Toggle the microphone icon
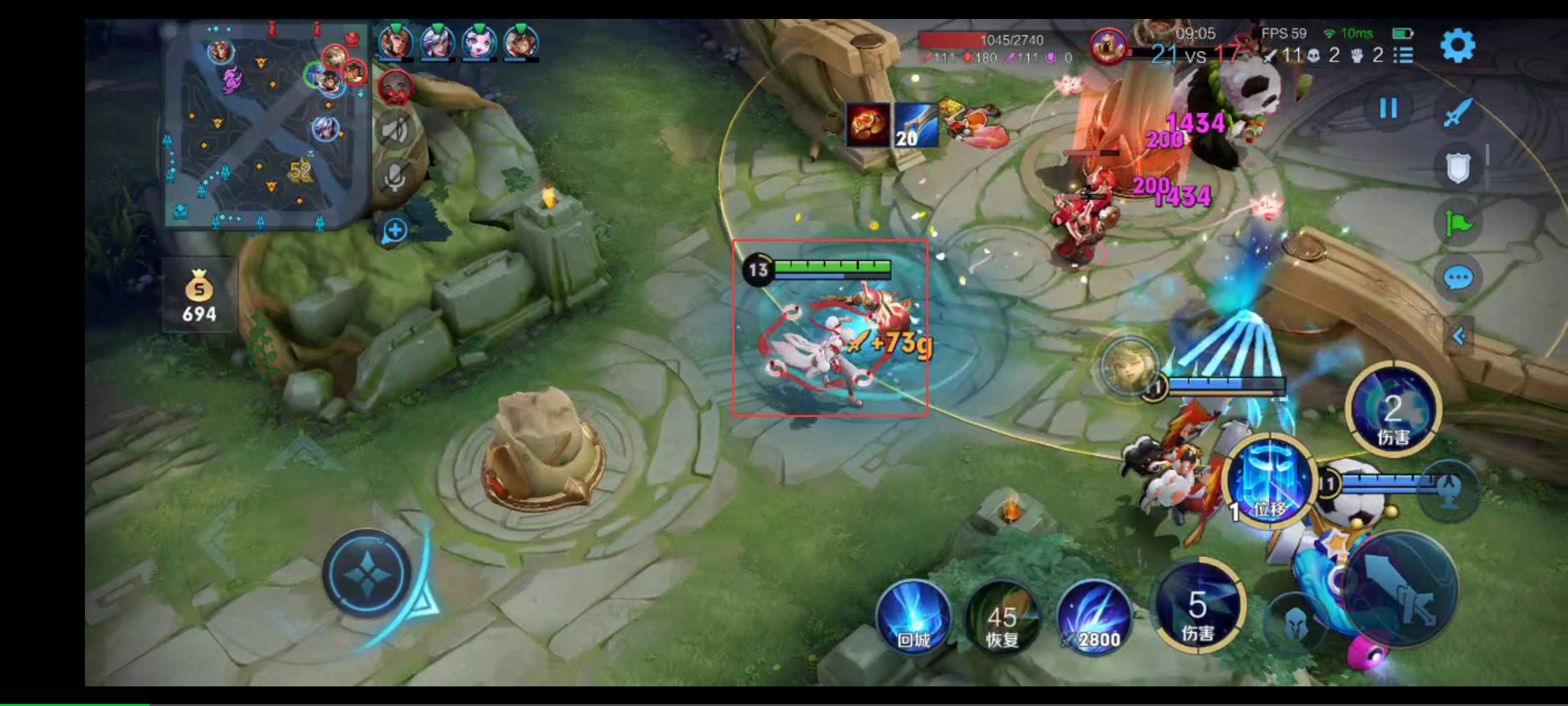 pos(395,176)
